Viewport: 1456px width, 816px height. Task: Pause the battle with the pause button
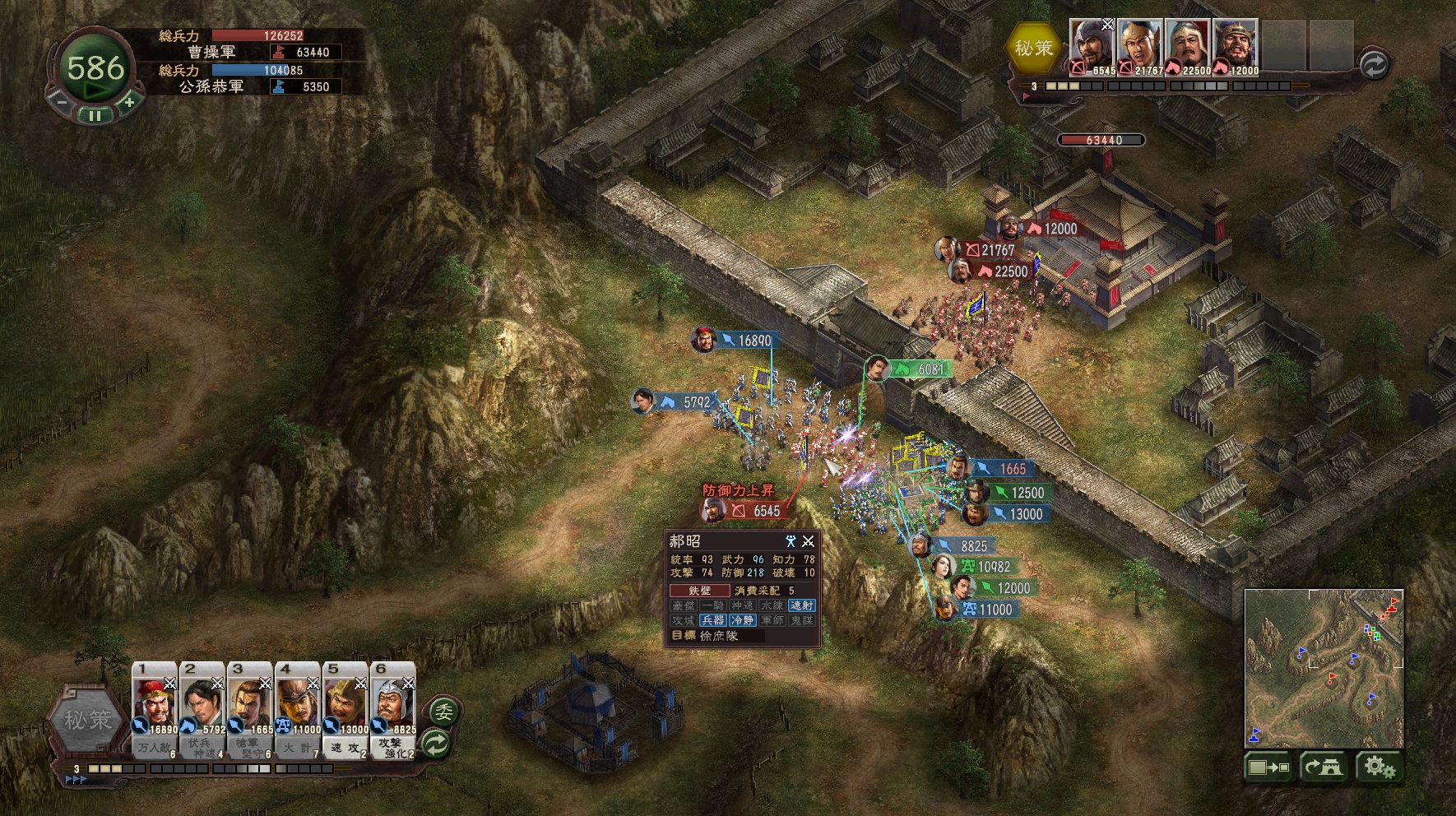[95, 116]
